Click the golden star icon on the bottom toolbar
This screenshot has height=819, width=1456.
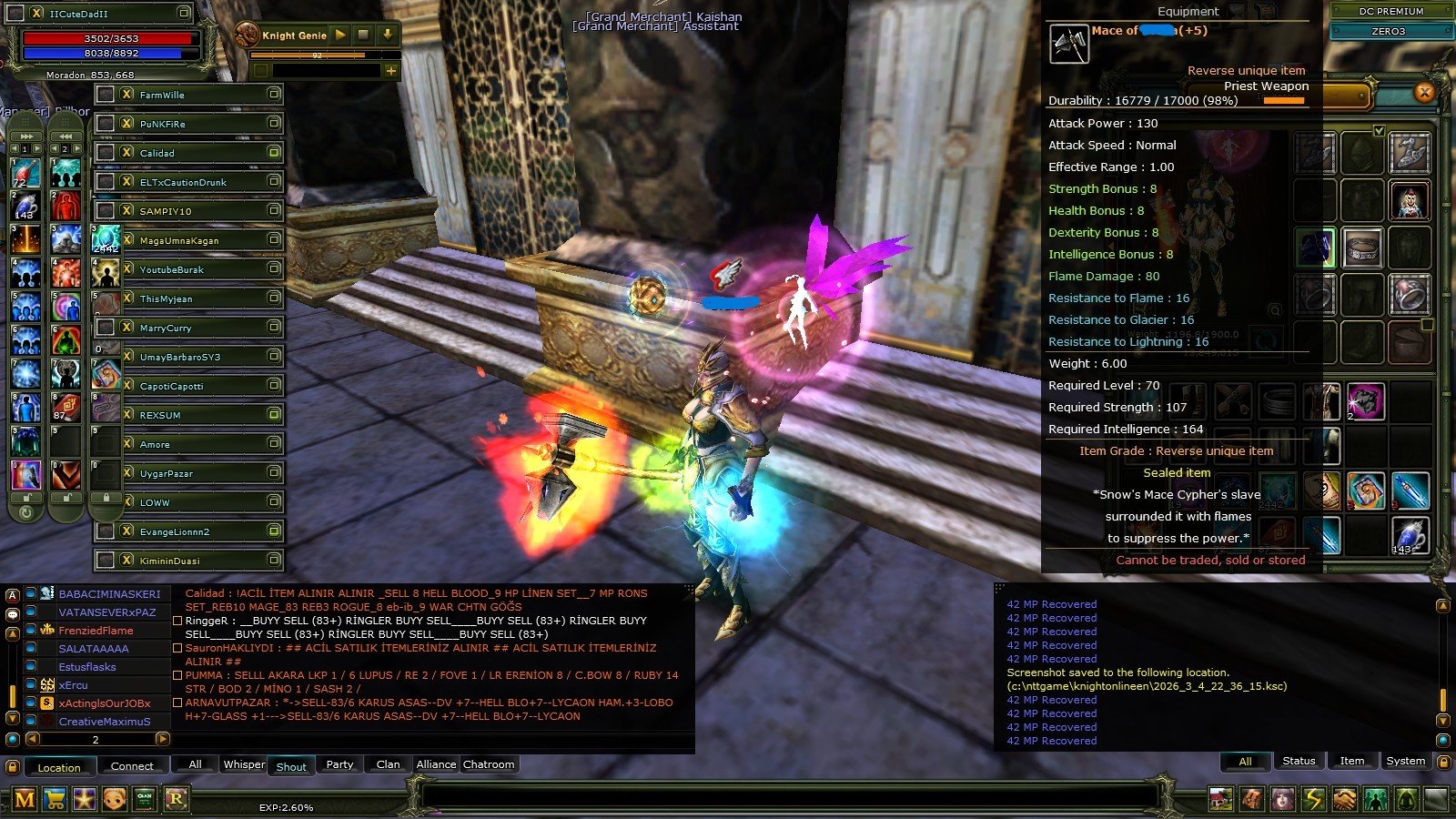coord(85,798)
